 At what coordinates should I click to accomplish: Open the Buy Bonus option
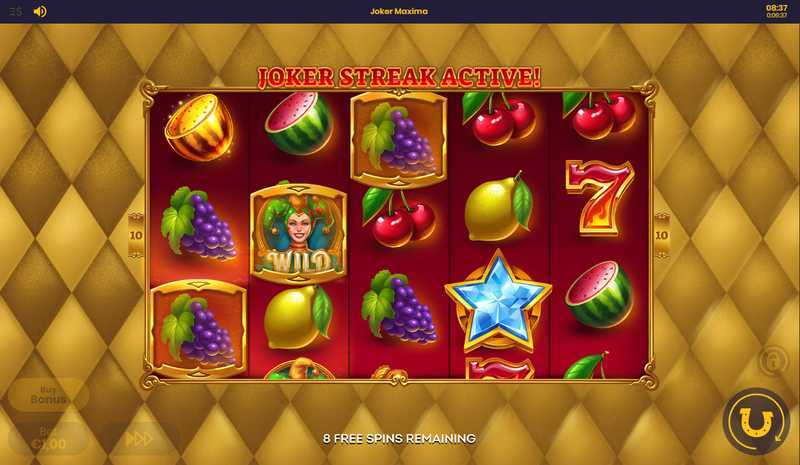48,394
